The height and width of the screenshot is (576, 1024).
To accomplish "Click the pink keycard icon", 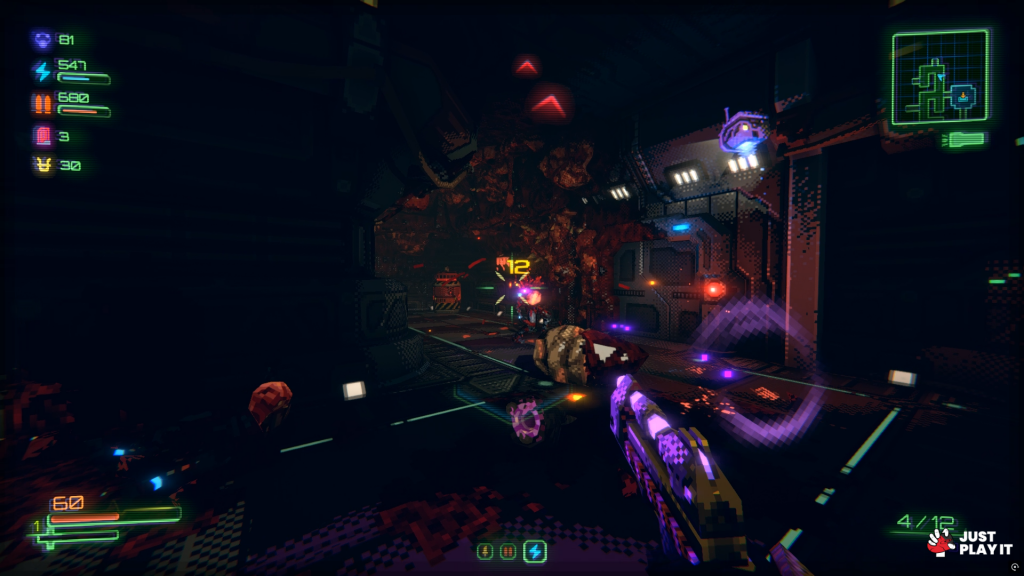I will [x=42, y=135].
